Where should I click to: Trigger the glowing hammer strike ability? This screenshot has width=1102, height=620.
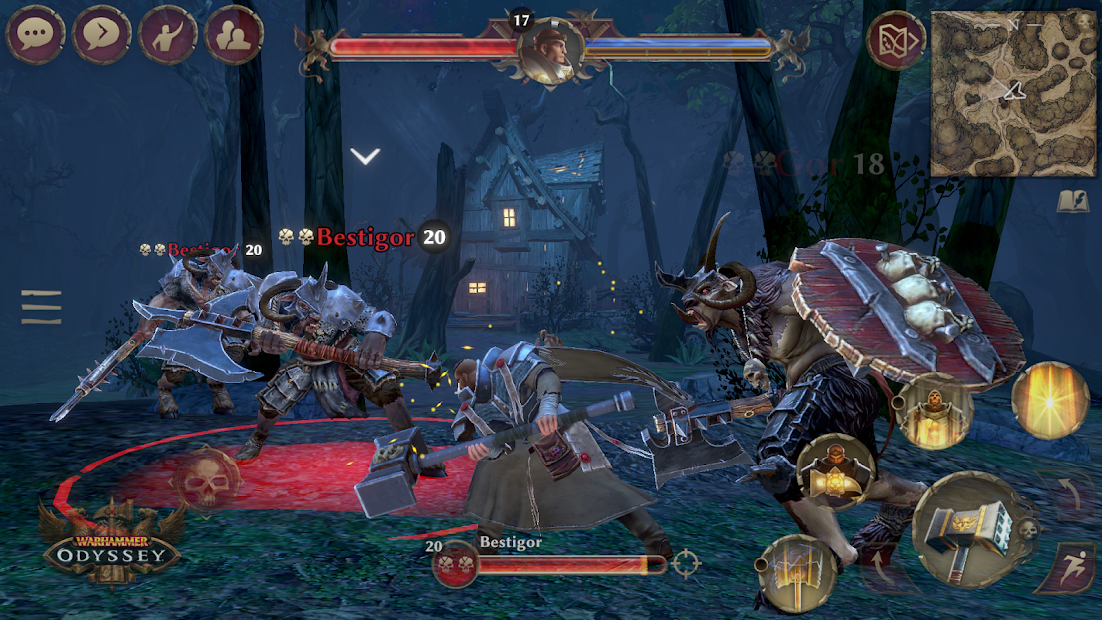coord(835,473)
